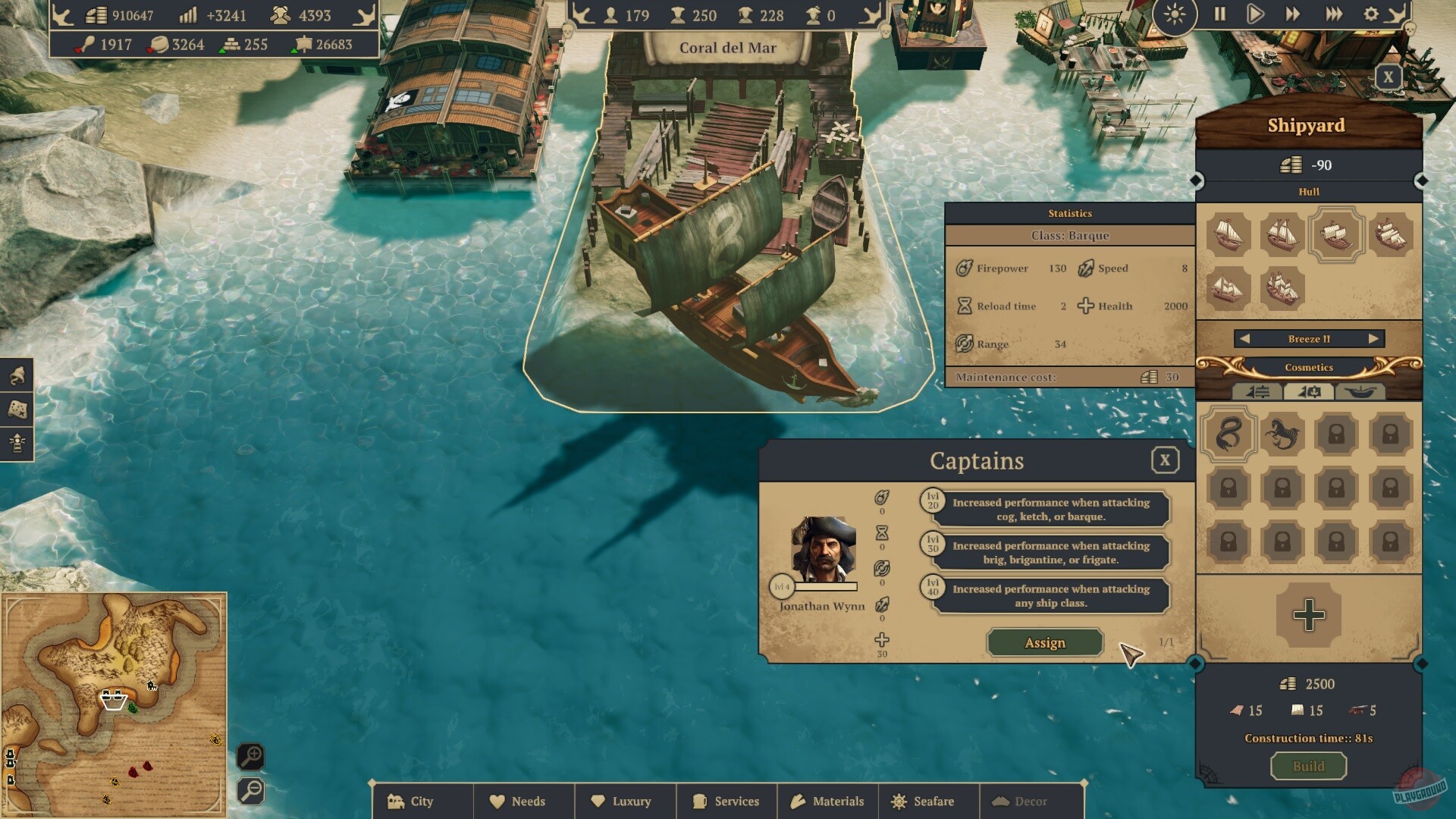The height and width of the screenshot is (819, 1456).
Task: Open the treasure map panel on left sidebar
Action: coord(17,409)
